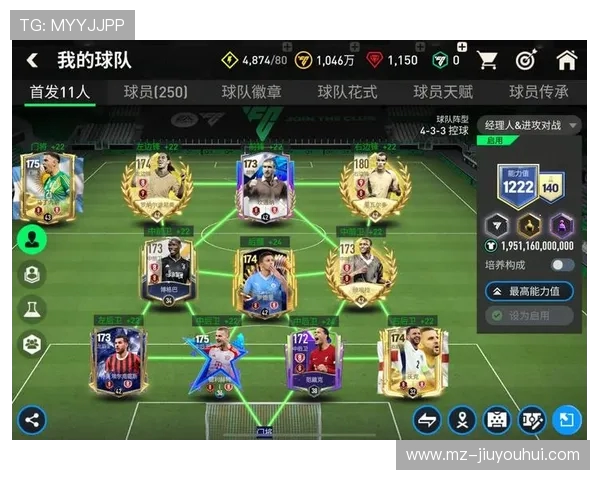The height and width of the screenshot is (480, 600).
Task: Apply 最高能力值 lineup
Action: pos(530,291)
